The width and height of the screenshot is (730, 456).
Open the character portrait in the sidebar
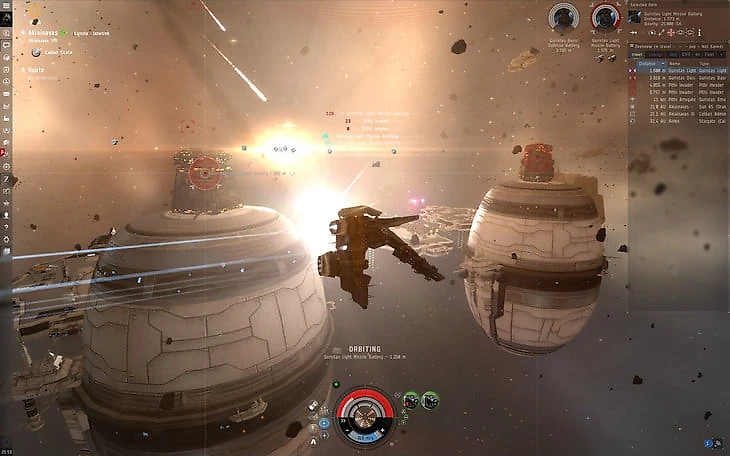click(6, 19)
